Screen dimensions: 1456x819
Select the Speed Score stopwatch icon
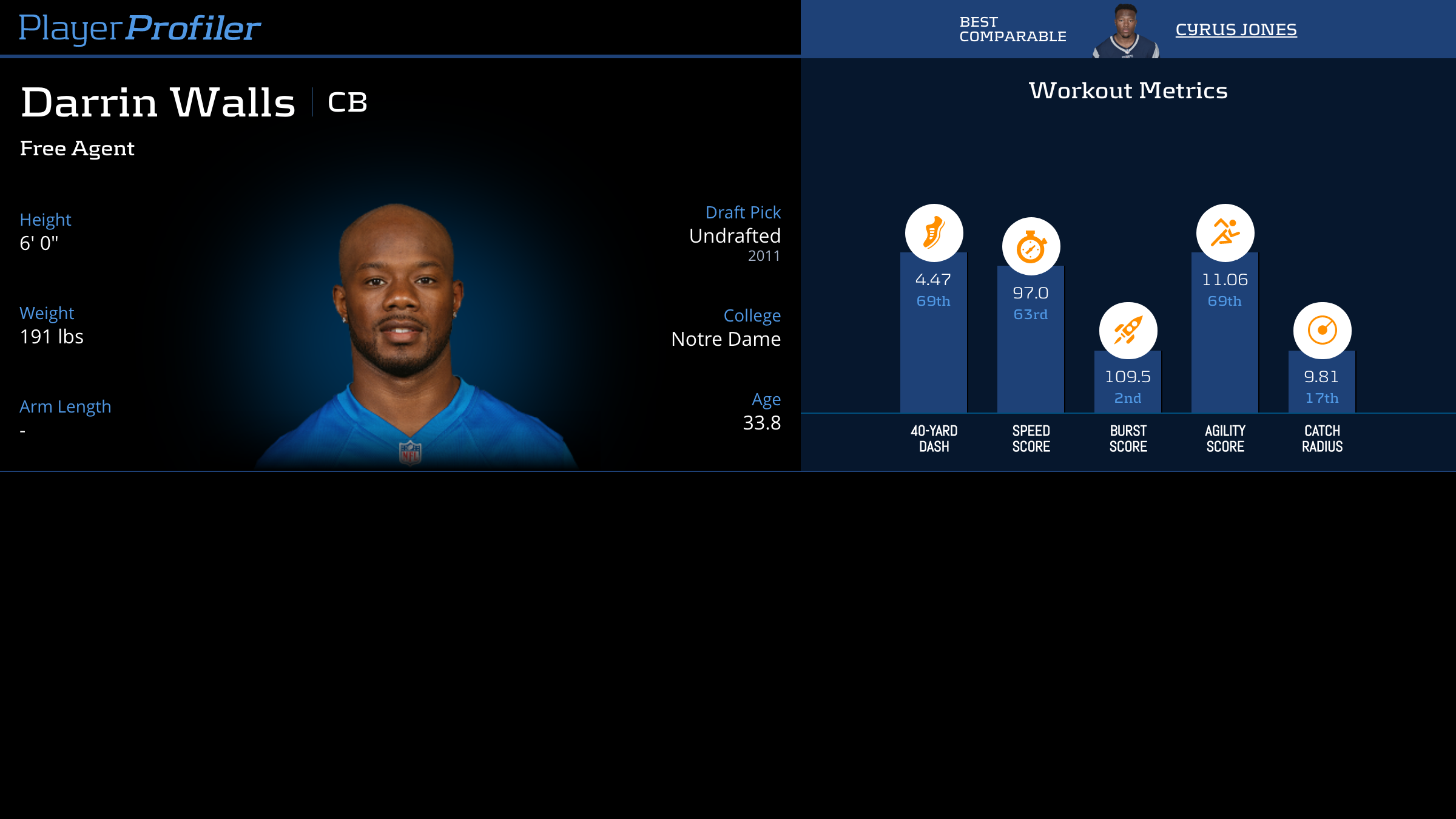point(1031,246)
